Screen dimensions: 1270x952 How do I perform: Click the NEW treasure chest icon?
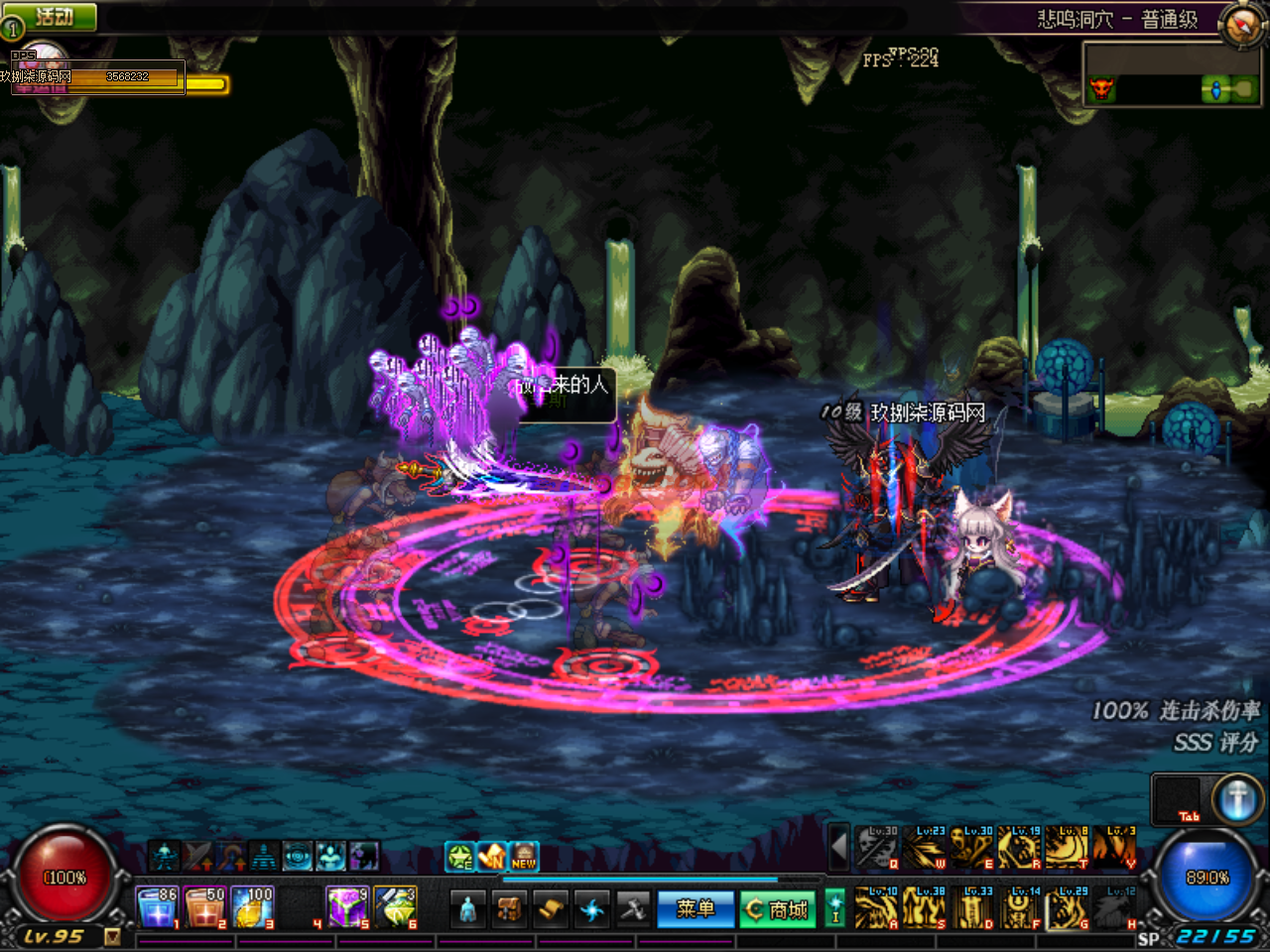(524, 856)
